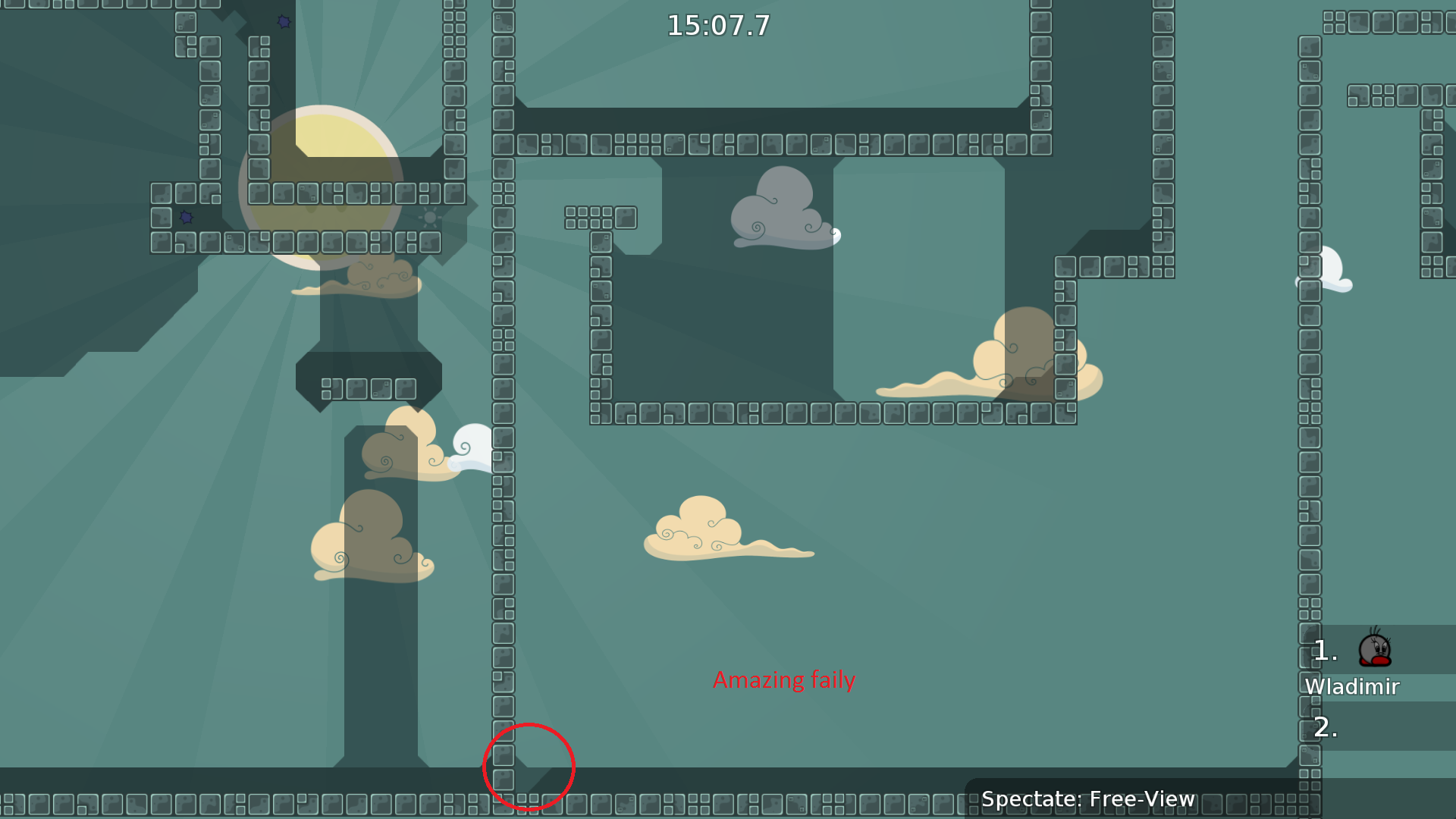The height and width of the screenshot is (819, 1456).
Task: Click the red 'Amazing faily' text
Action: pyautogui.click(x=783, y=680)
